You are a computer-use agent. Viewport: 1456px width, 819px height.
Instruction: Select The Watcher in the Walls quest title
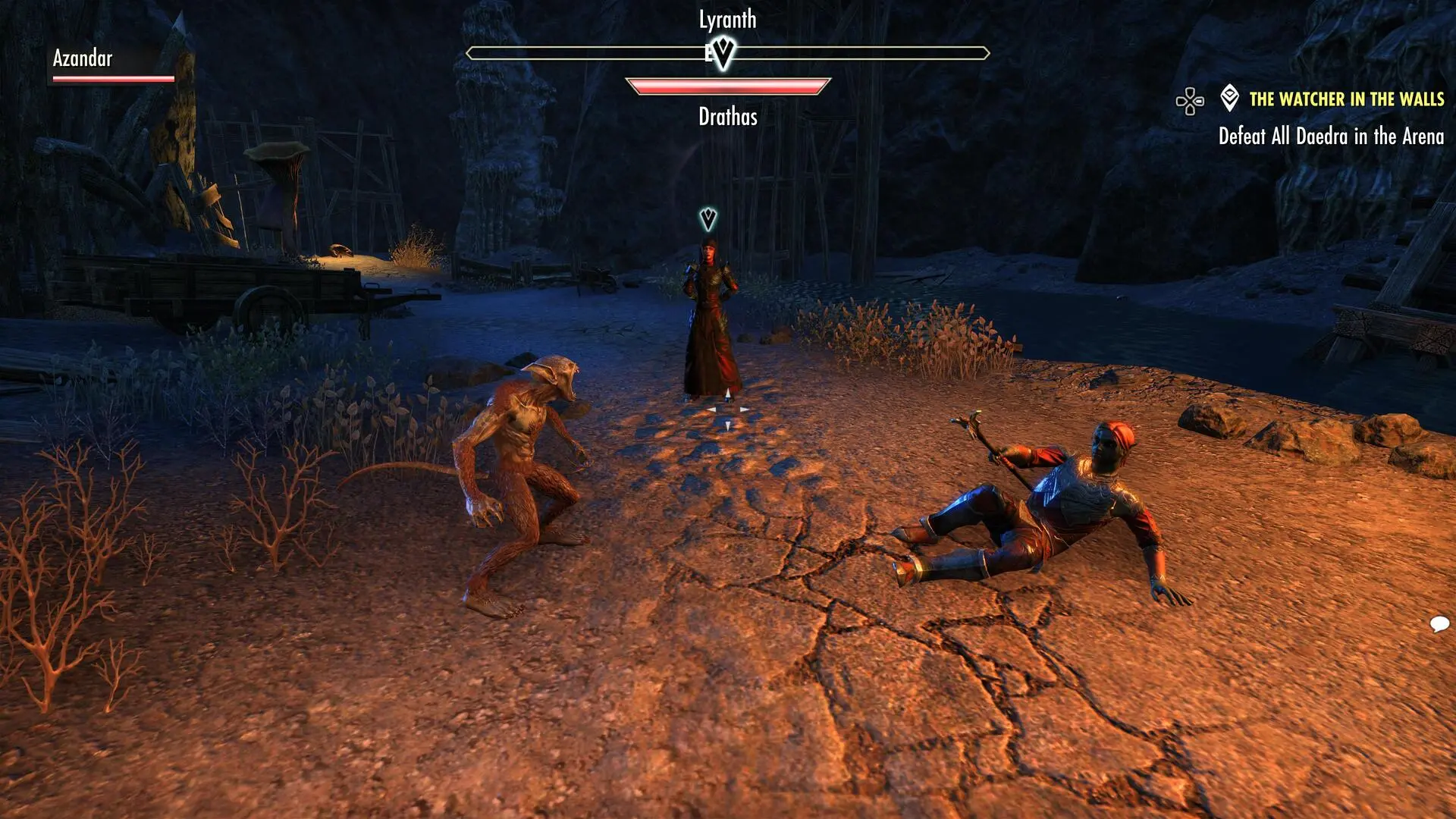click(1346, 99)
